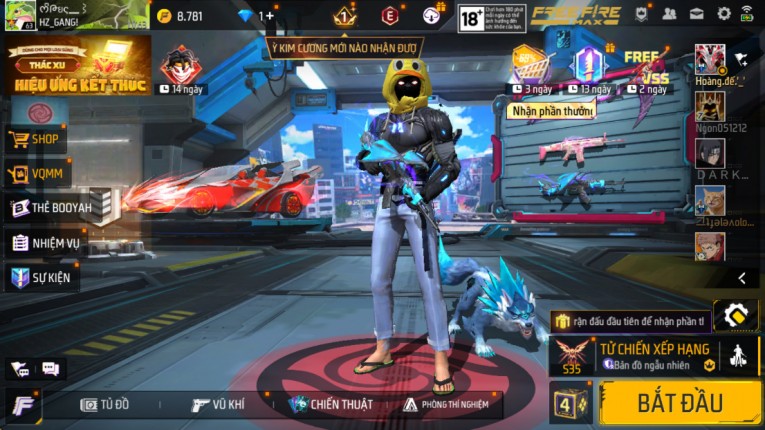Viewport: 765px width, 430px height.
Task: Claim reward via Nhận phần thưởng
Action: click(x=552, y=111)
